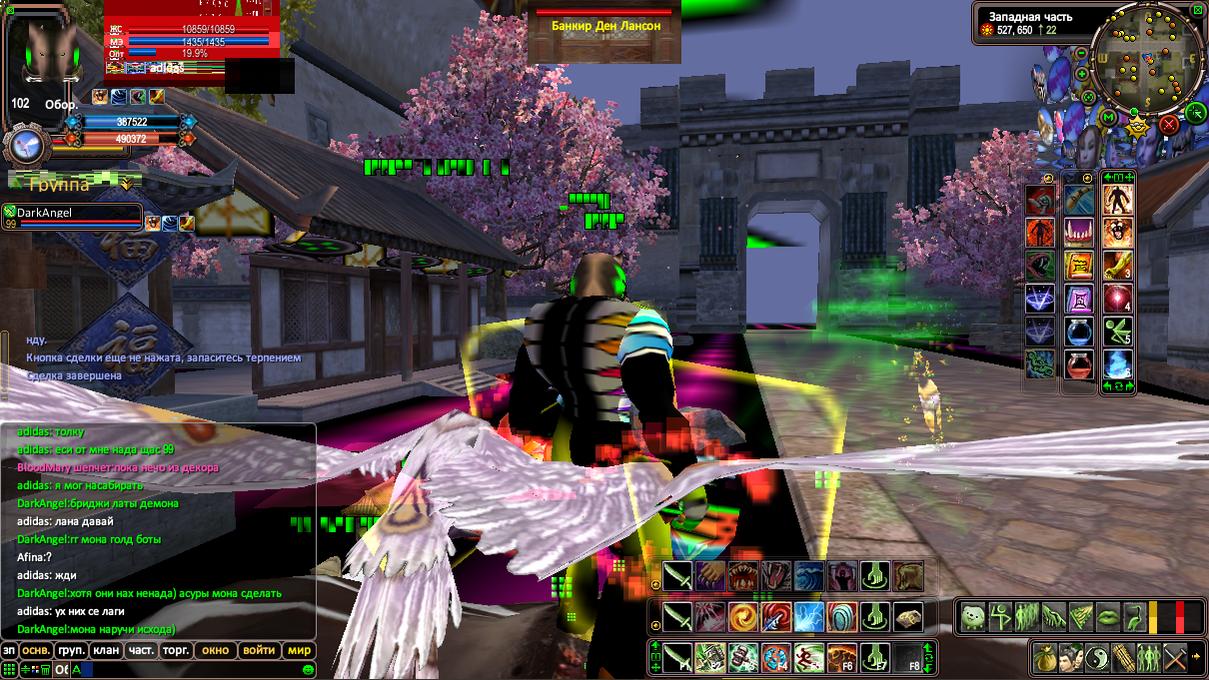Click the green pet face icon
This screenshot has width=1209, height=680.
click(973, 616)
